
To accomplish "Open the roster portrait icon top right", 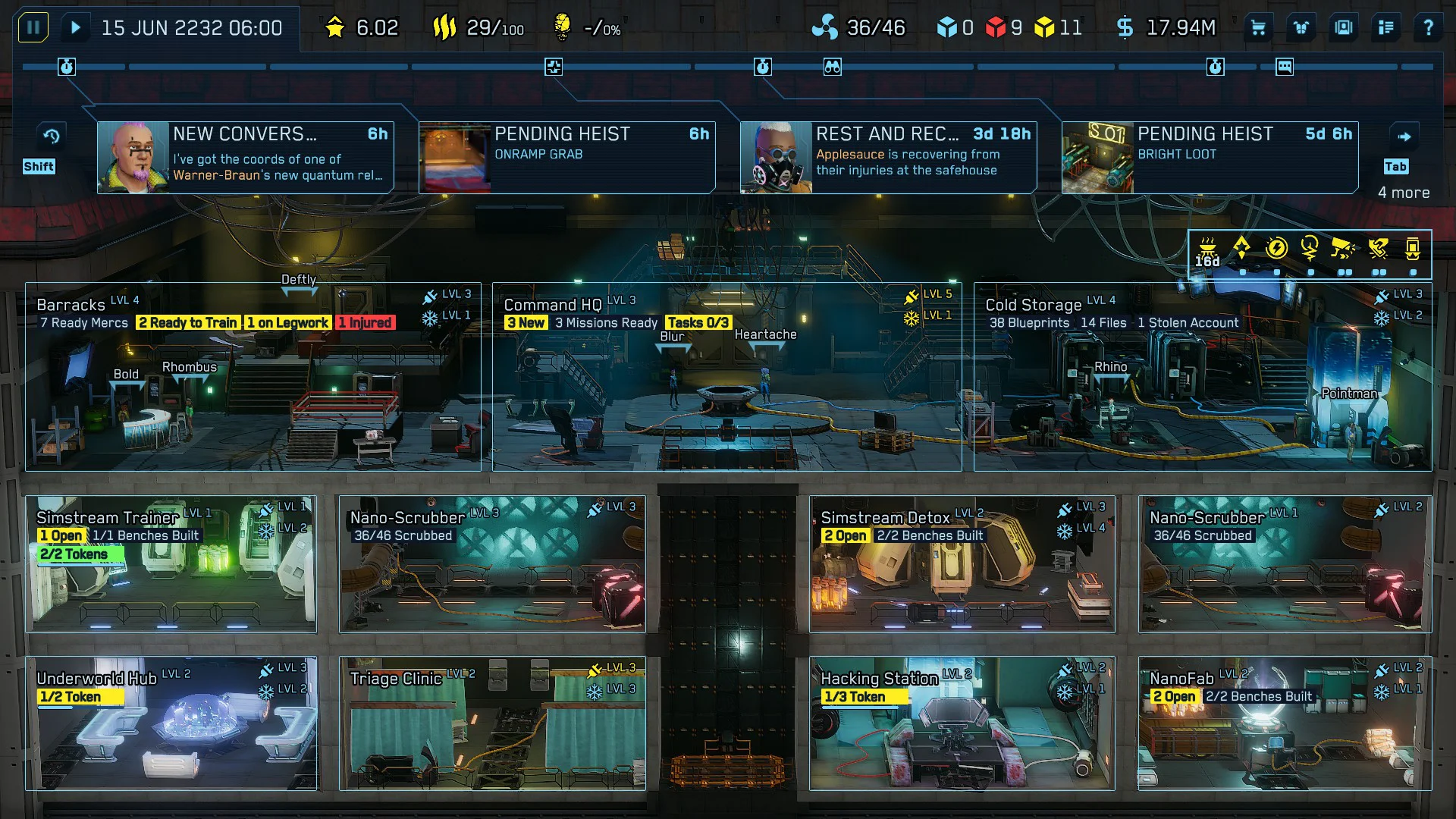I will pyautogui.click(x=1343, y=27).
